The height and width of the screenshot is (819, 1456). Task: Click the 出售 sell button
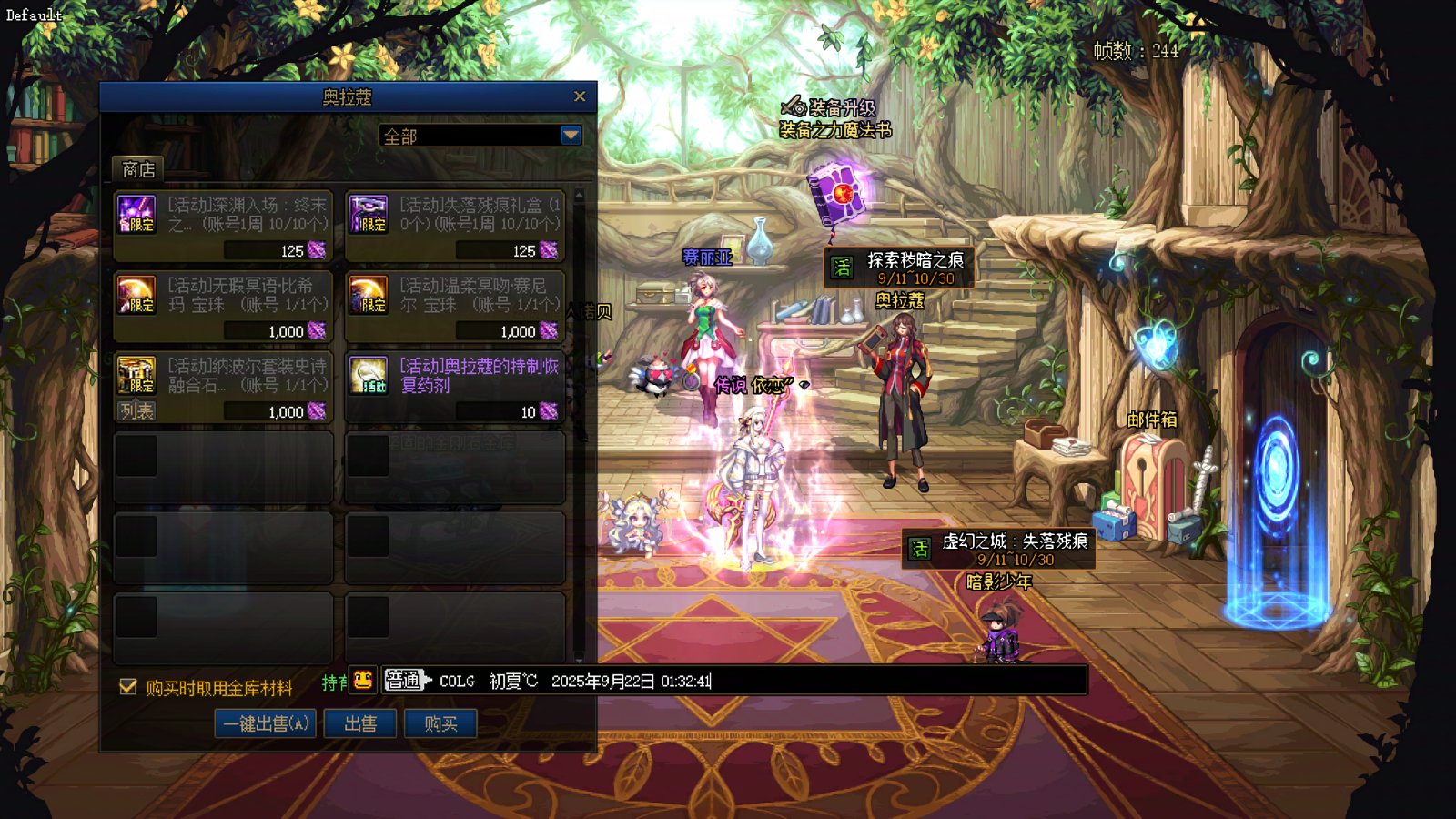click(360, 723)
